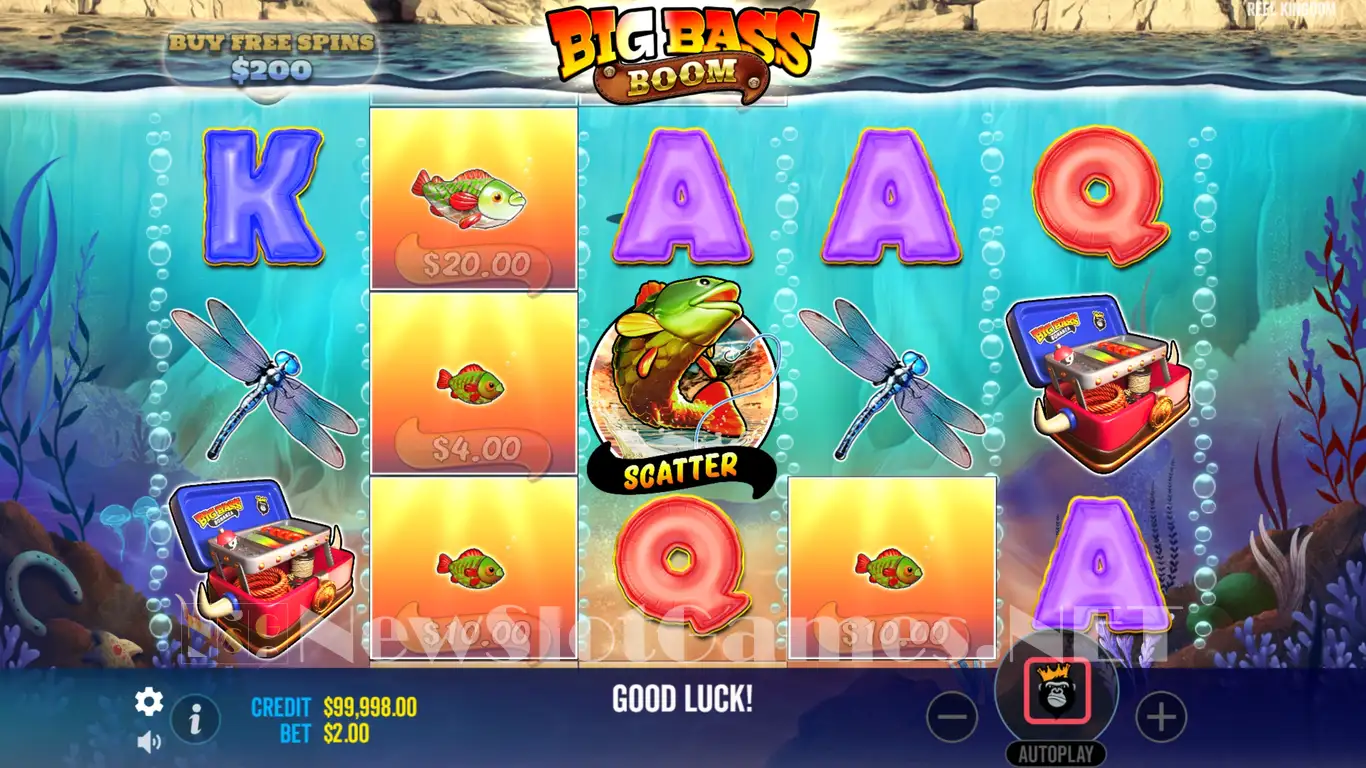Toggle the sound speaker icon
This screenshot has width=1366, height=768.
(149, 741)
